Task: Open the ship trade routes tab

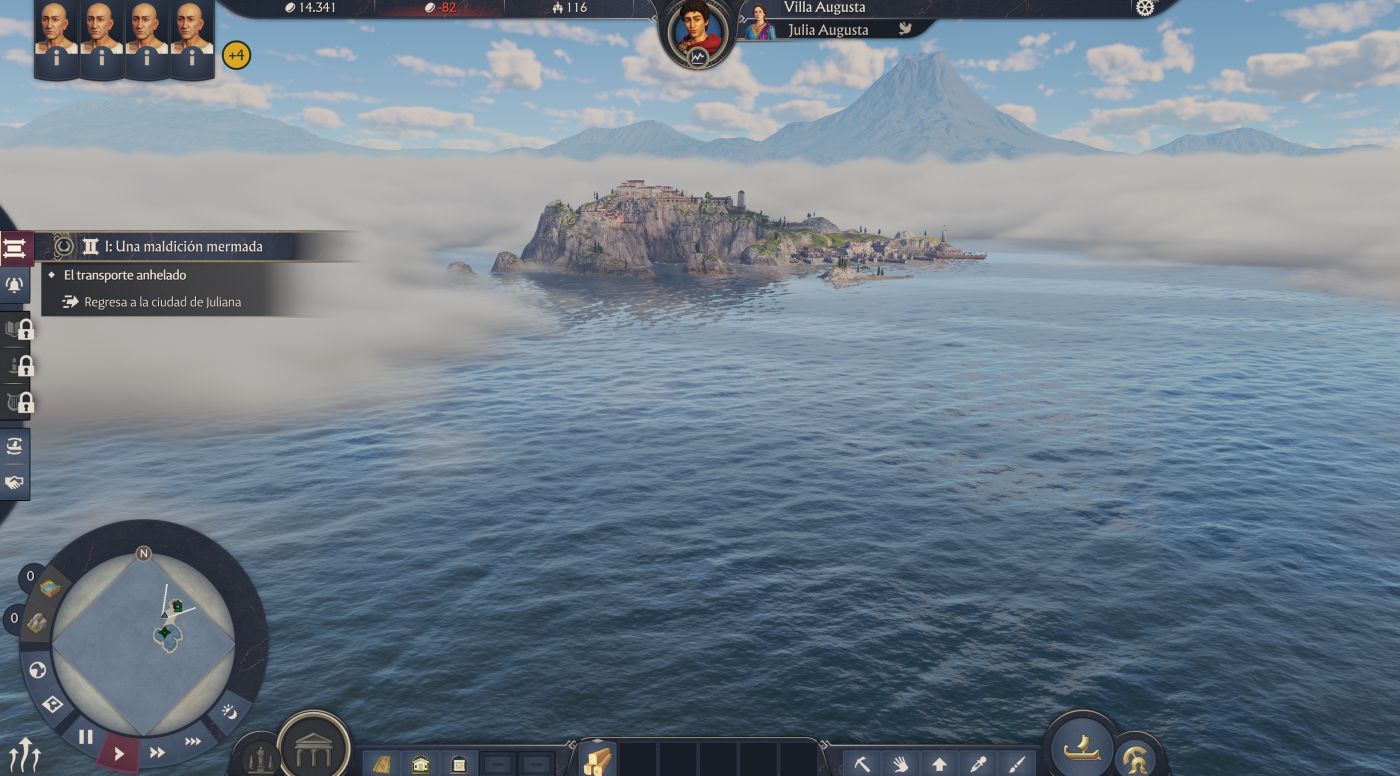Action: pyautogui.click(x=15, y=447)
